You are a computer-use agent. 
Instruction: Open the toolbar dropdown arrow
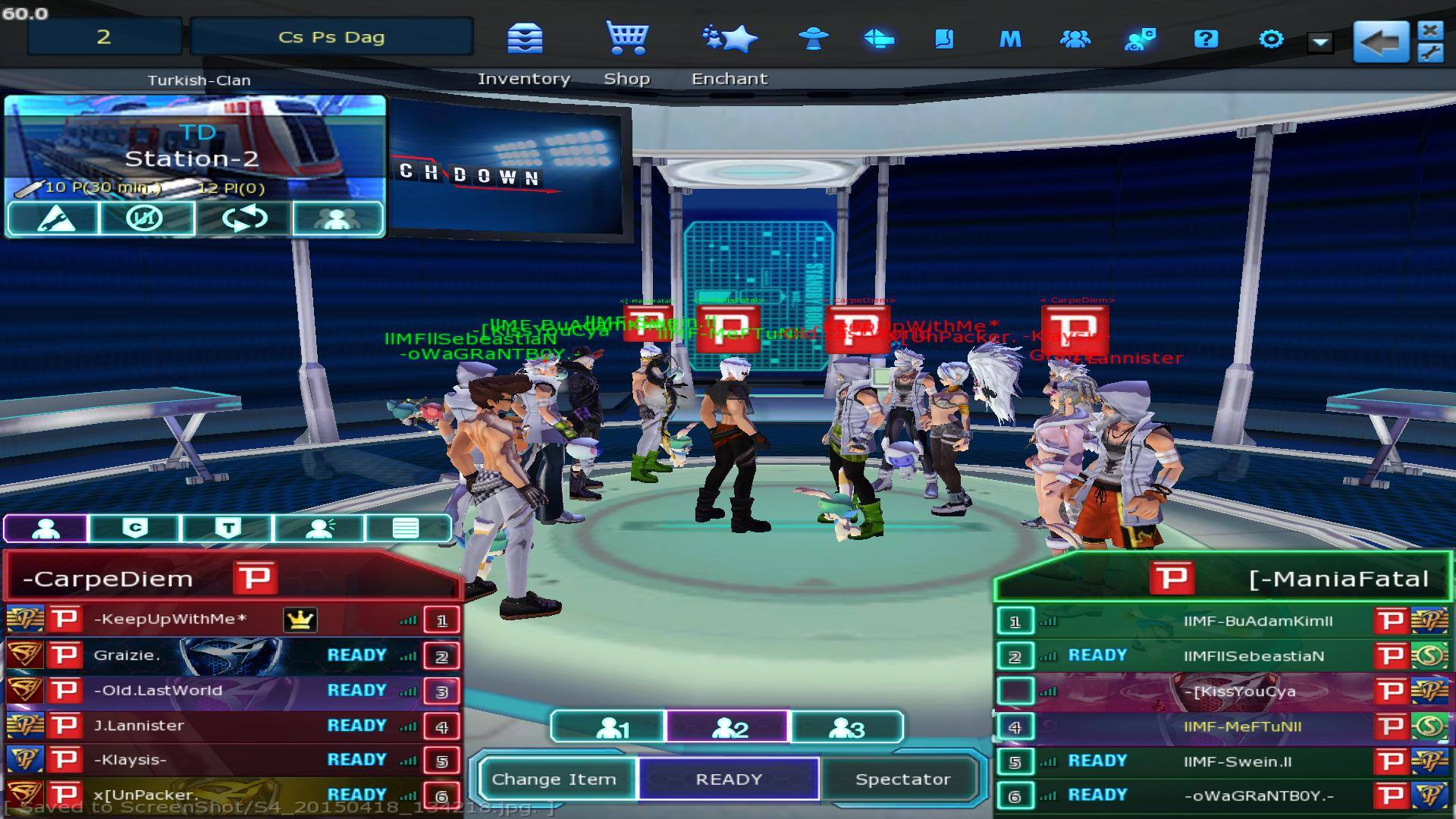coord(1320,42)
